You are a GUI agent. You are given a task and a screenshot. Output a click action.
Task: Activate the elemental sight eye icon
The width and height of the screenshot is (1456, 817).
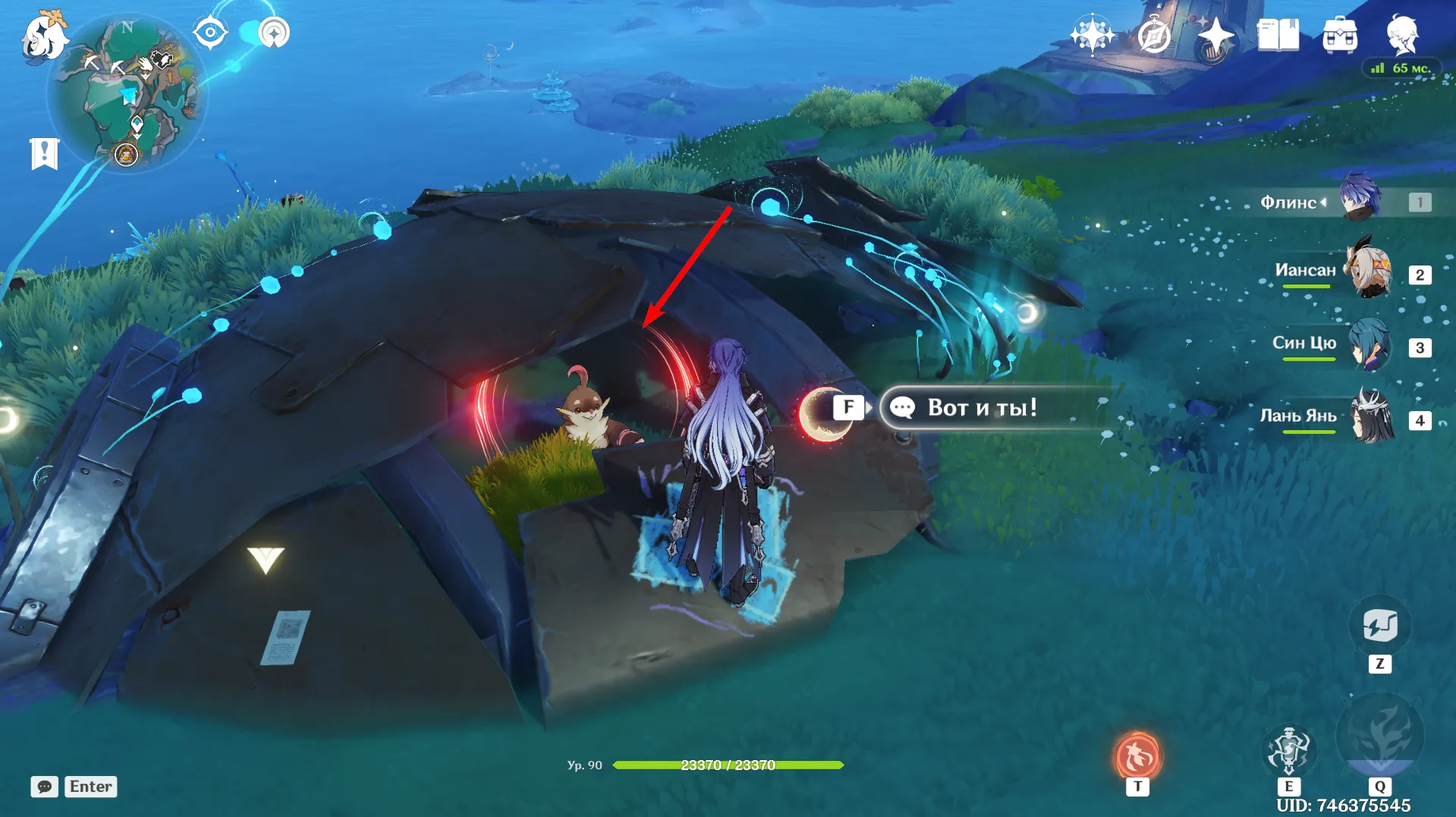pos(210,33)
